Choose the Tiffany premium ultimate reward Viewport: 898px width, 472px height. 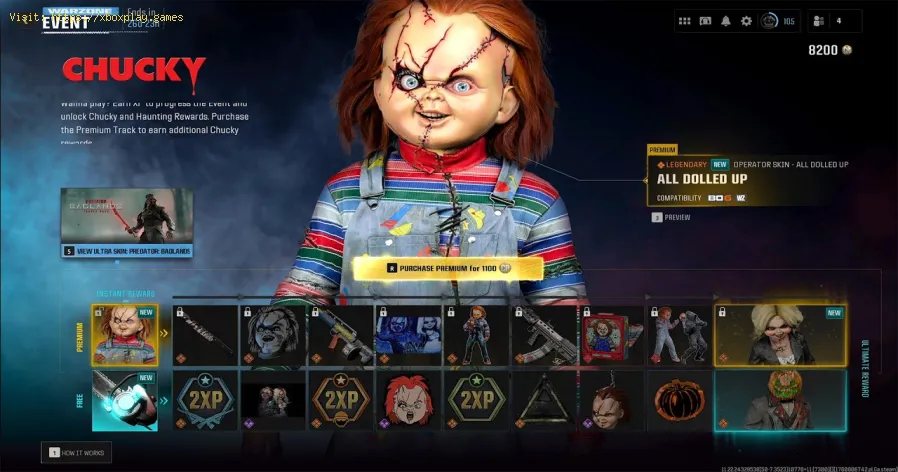coord(779,335)
